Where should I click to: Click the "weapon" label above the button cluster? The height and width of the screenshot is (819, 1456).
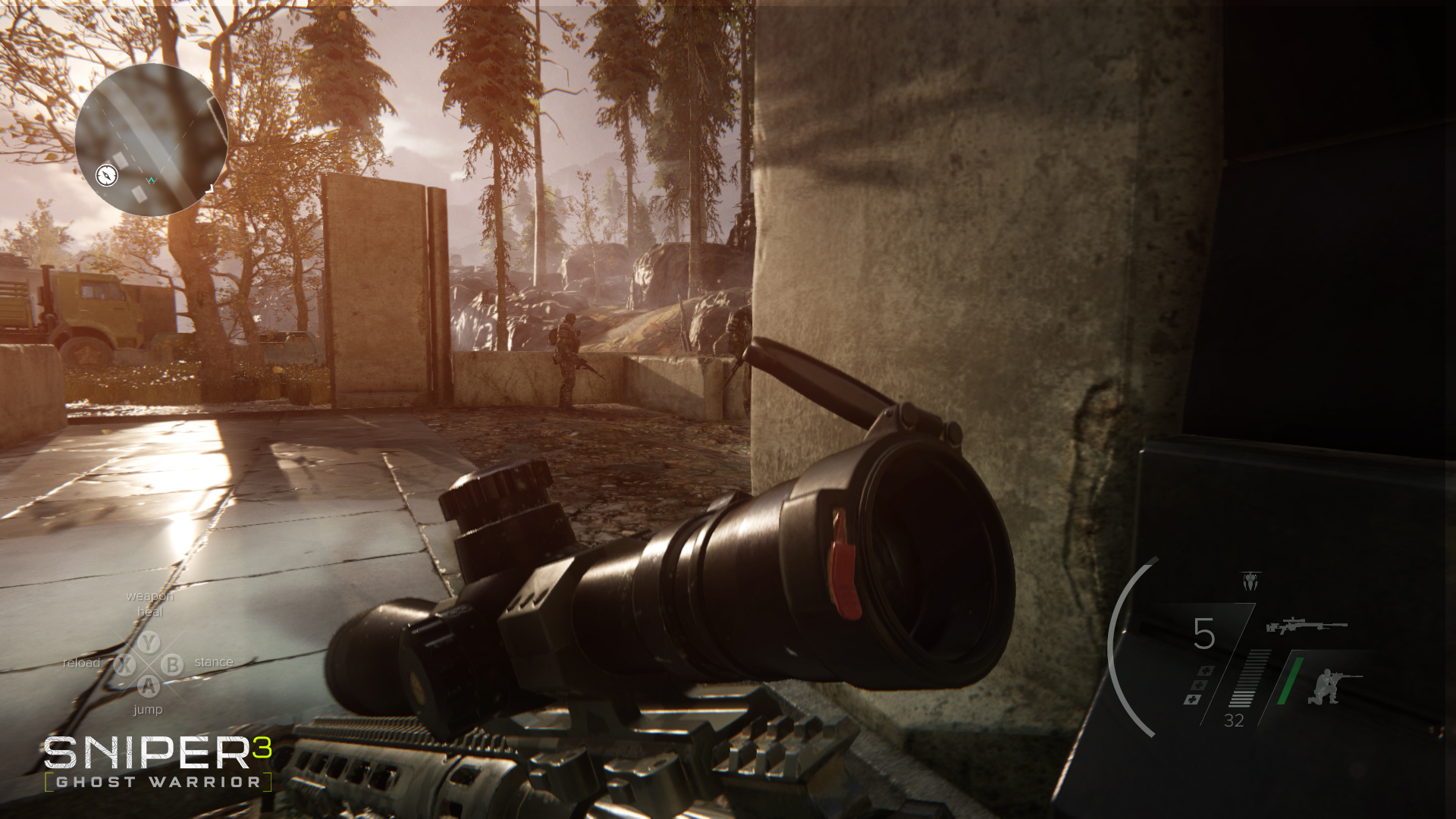point(150,596)
